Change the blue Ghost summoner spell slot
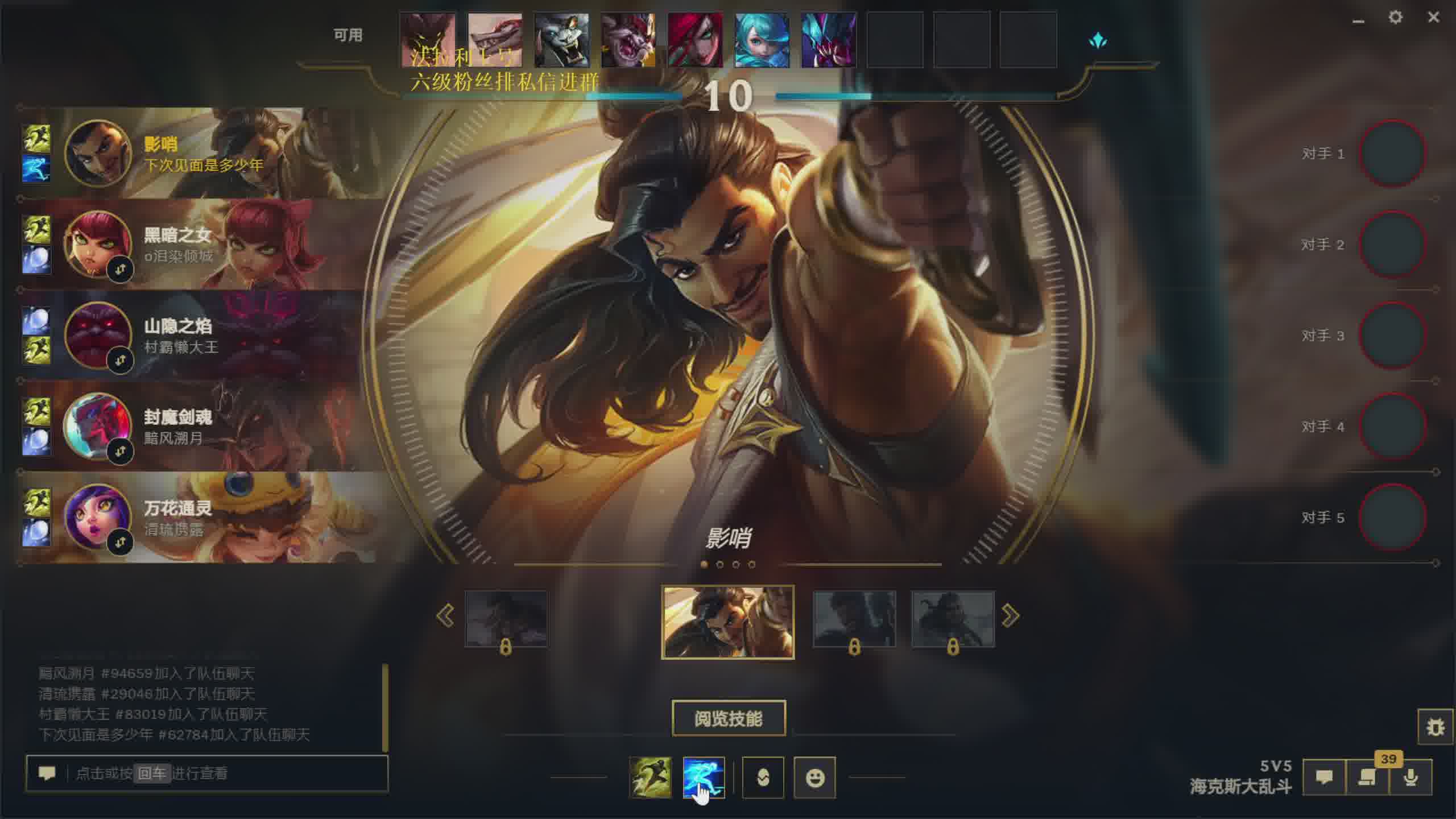1456x819 pixels. point(704,777)
